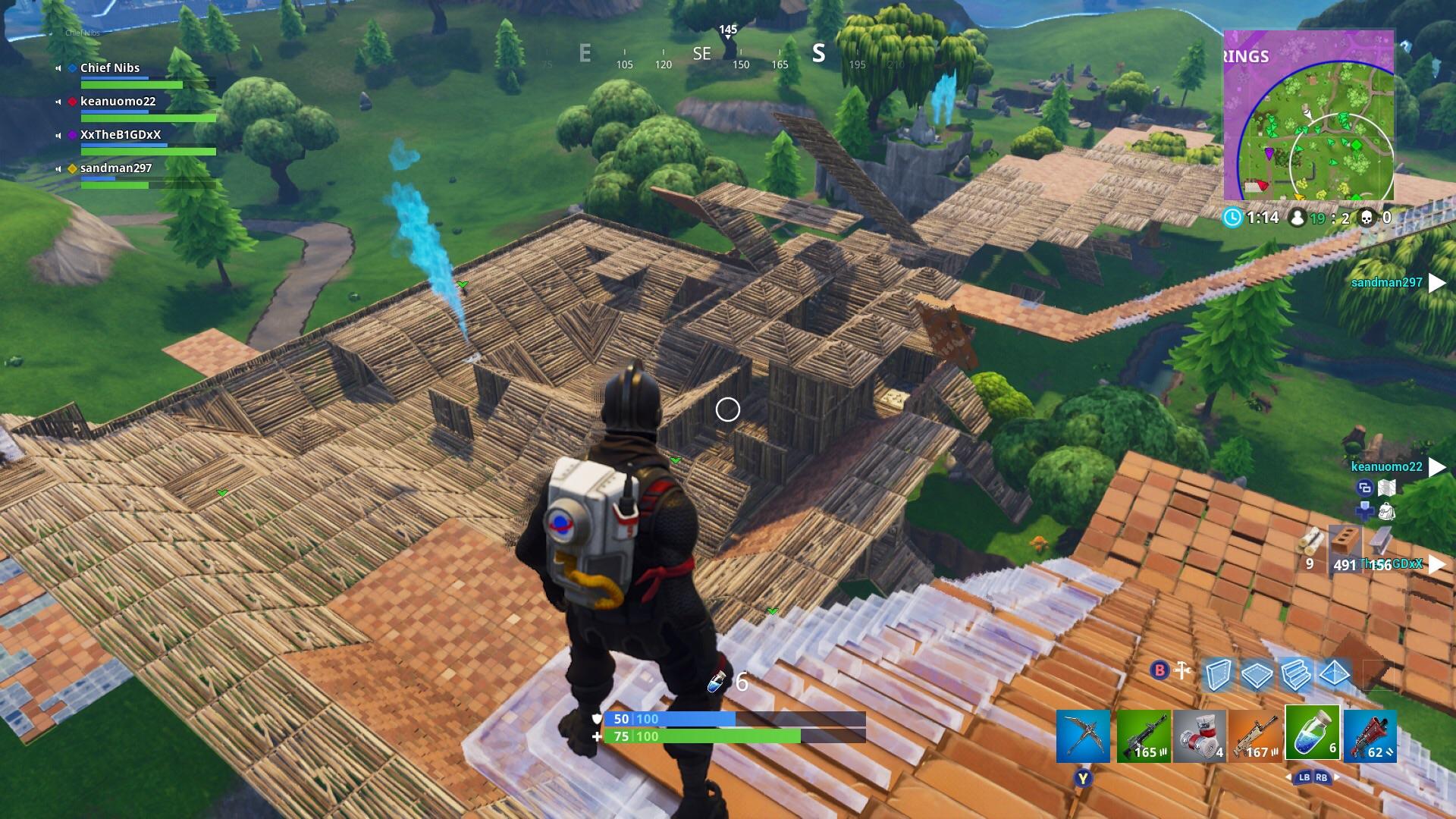Open the minimap
The width and height of the screenshot is (1456, 819).
pos(1309,115)
